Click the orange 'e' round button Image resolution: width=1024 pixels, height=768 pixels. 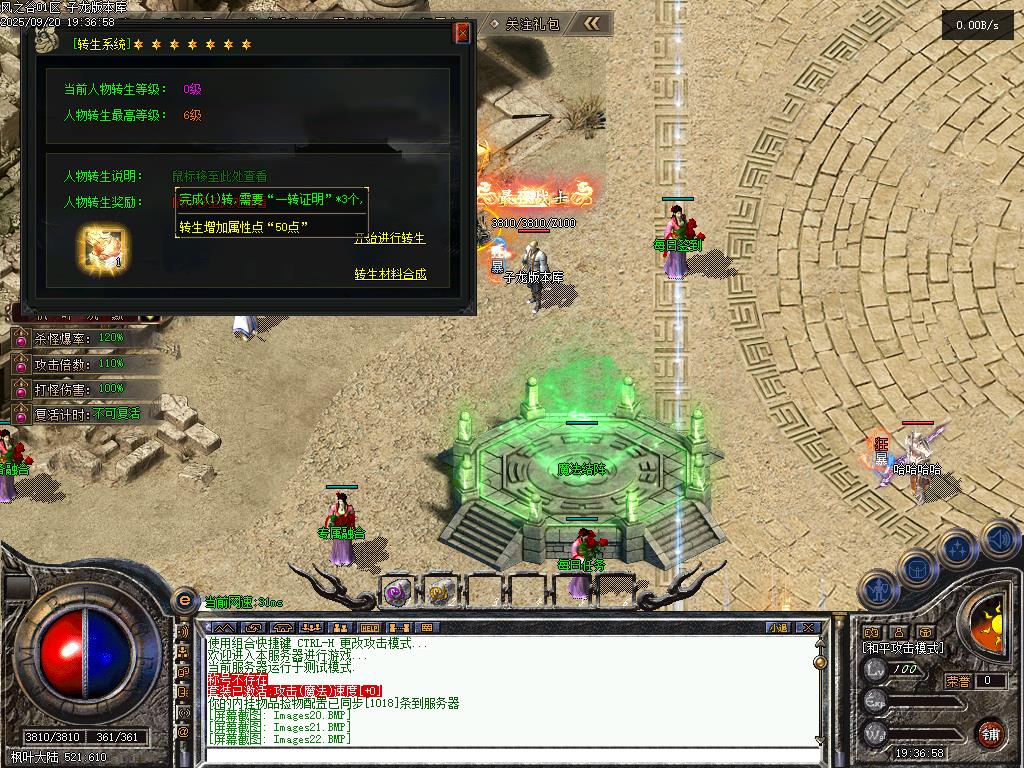click(184, 601)
